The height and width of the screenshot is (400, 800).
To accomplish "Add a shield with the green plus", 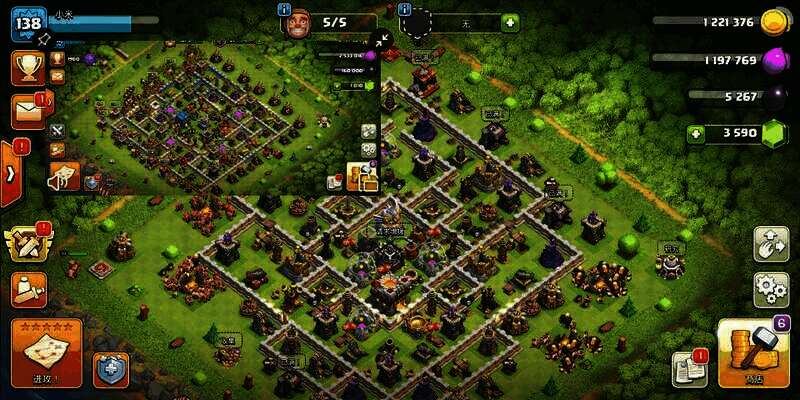I will [510, 22].
